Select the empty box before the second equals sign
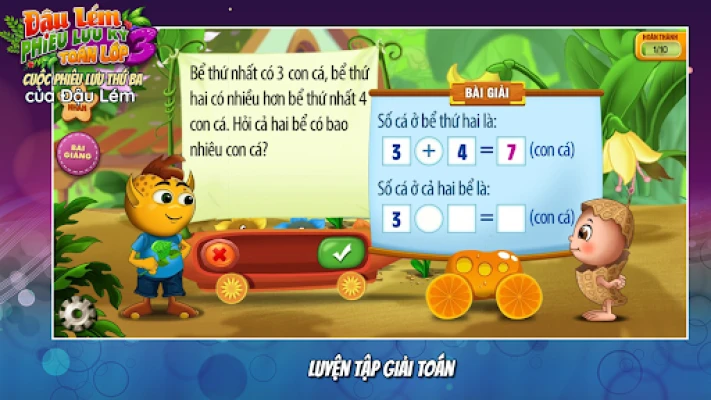The height and width of the screenshot is (400, 711). click(x=462, y=218)
